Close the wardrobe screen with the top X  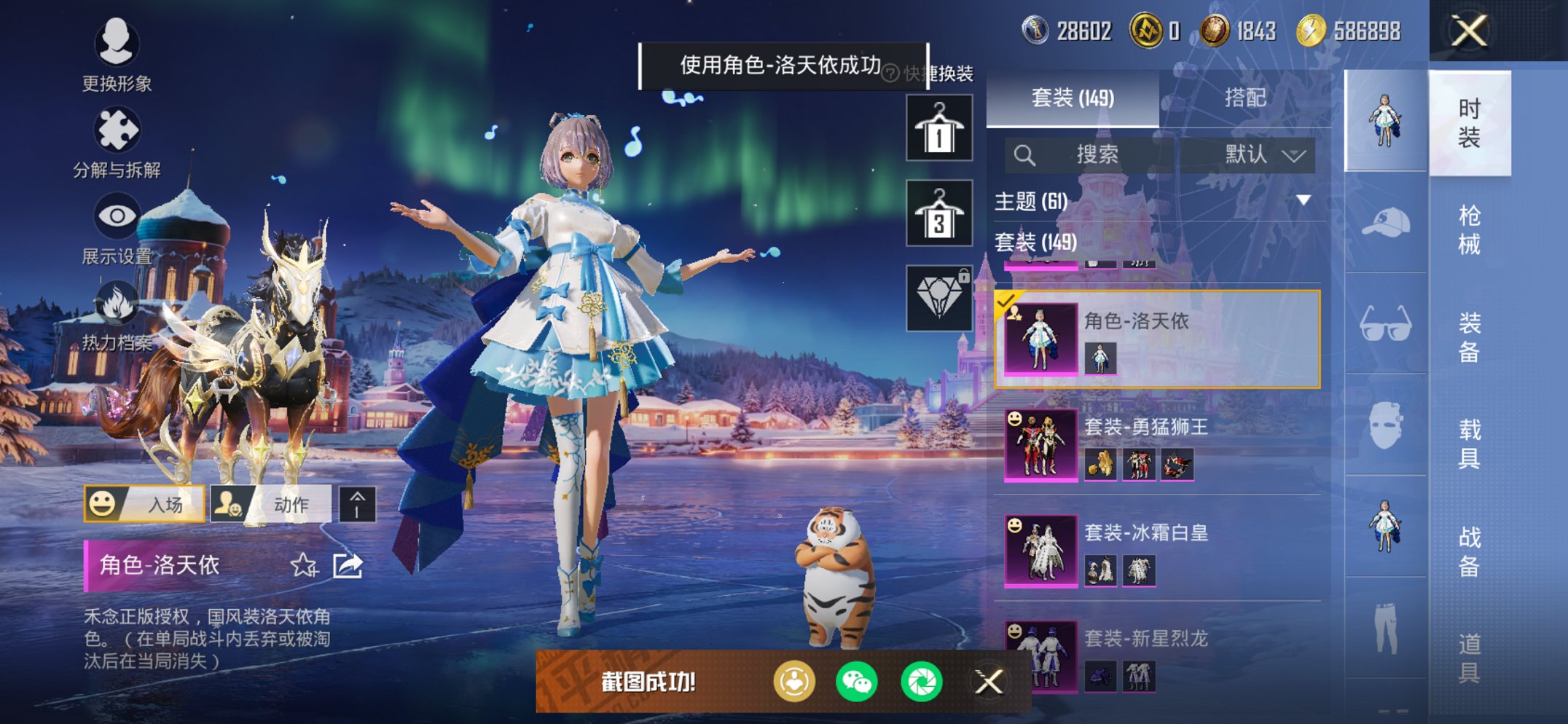[1469, 31]
